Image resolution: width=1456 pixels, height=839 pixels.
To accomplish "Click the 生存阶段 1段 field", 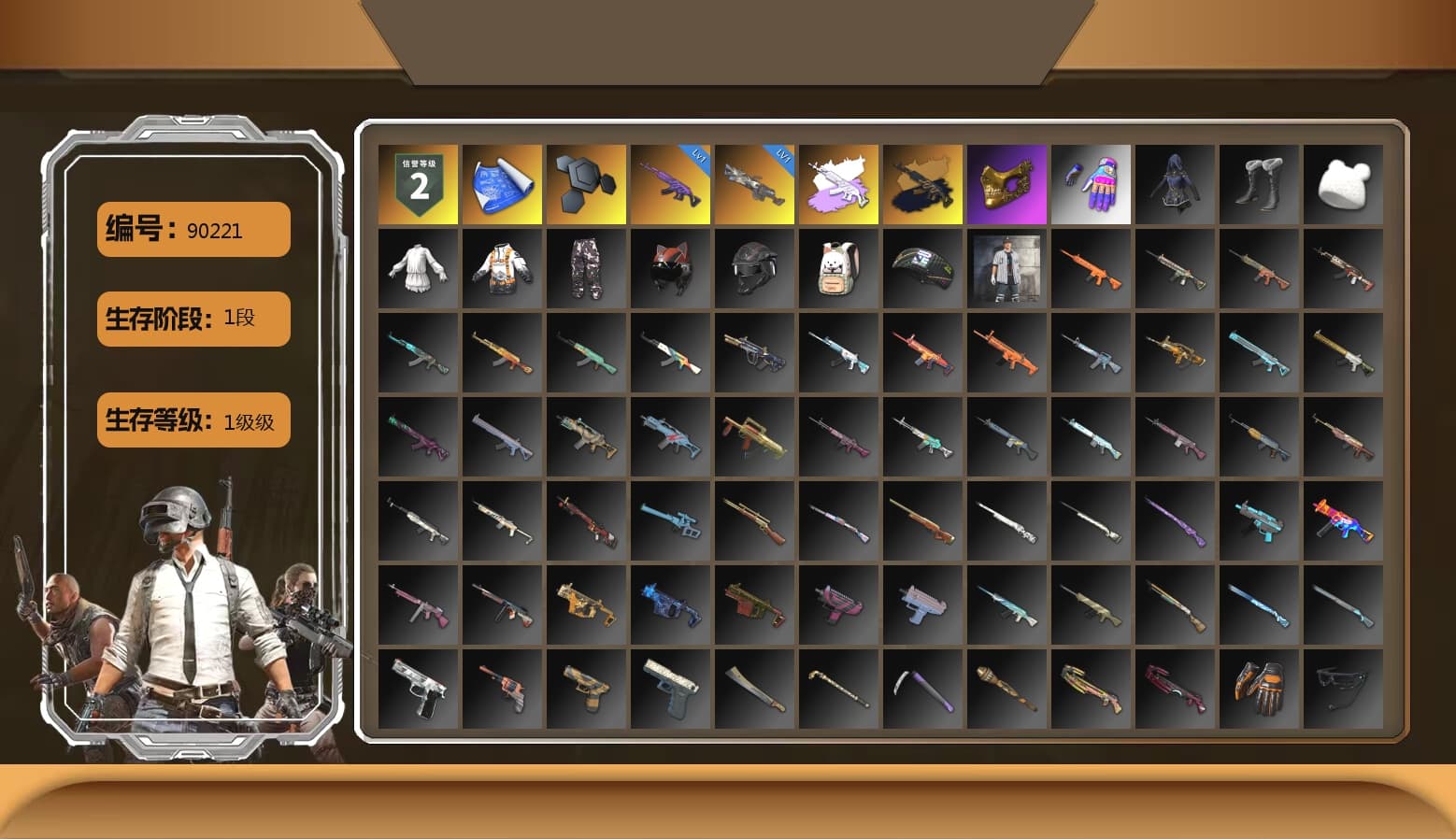I will coord(193,319).
